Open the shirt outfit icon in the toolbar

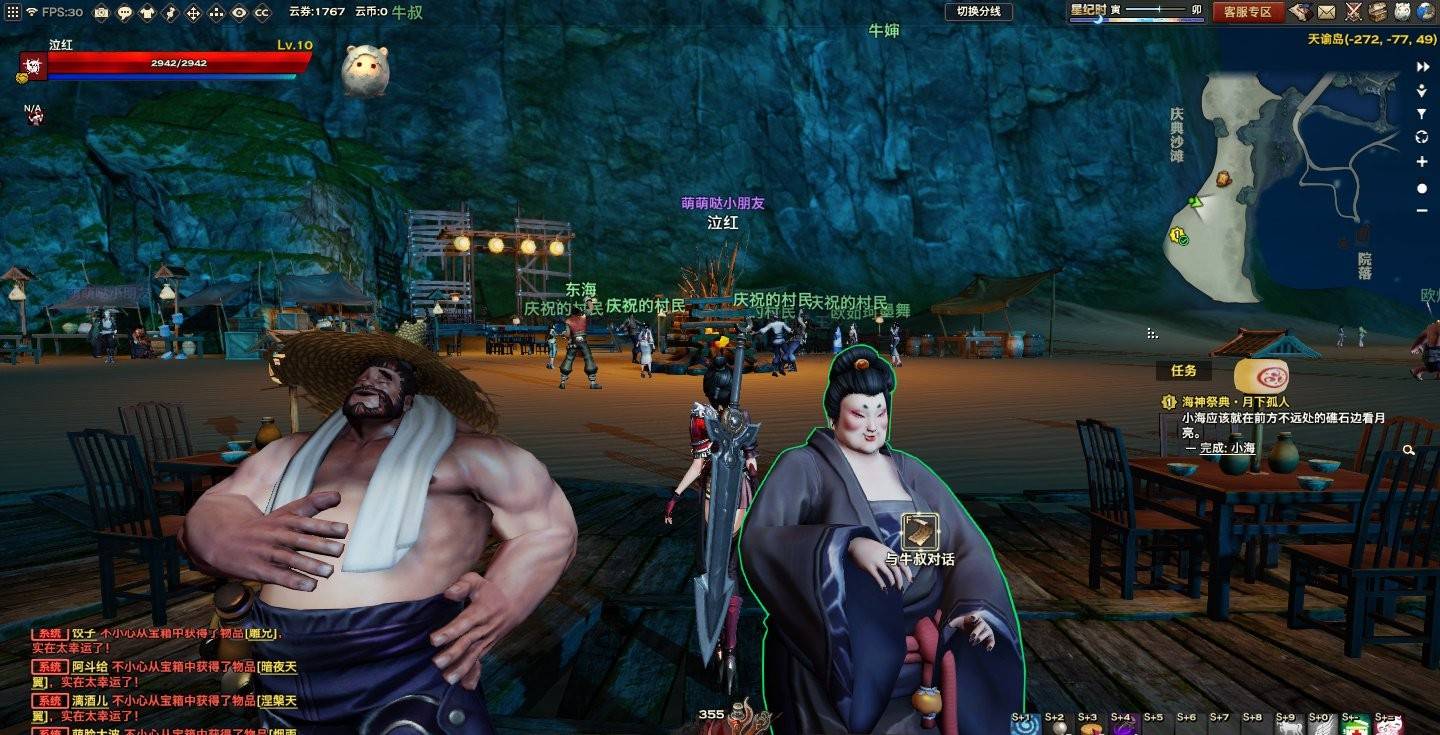tap(147, 13)
